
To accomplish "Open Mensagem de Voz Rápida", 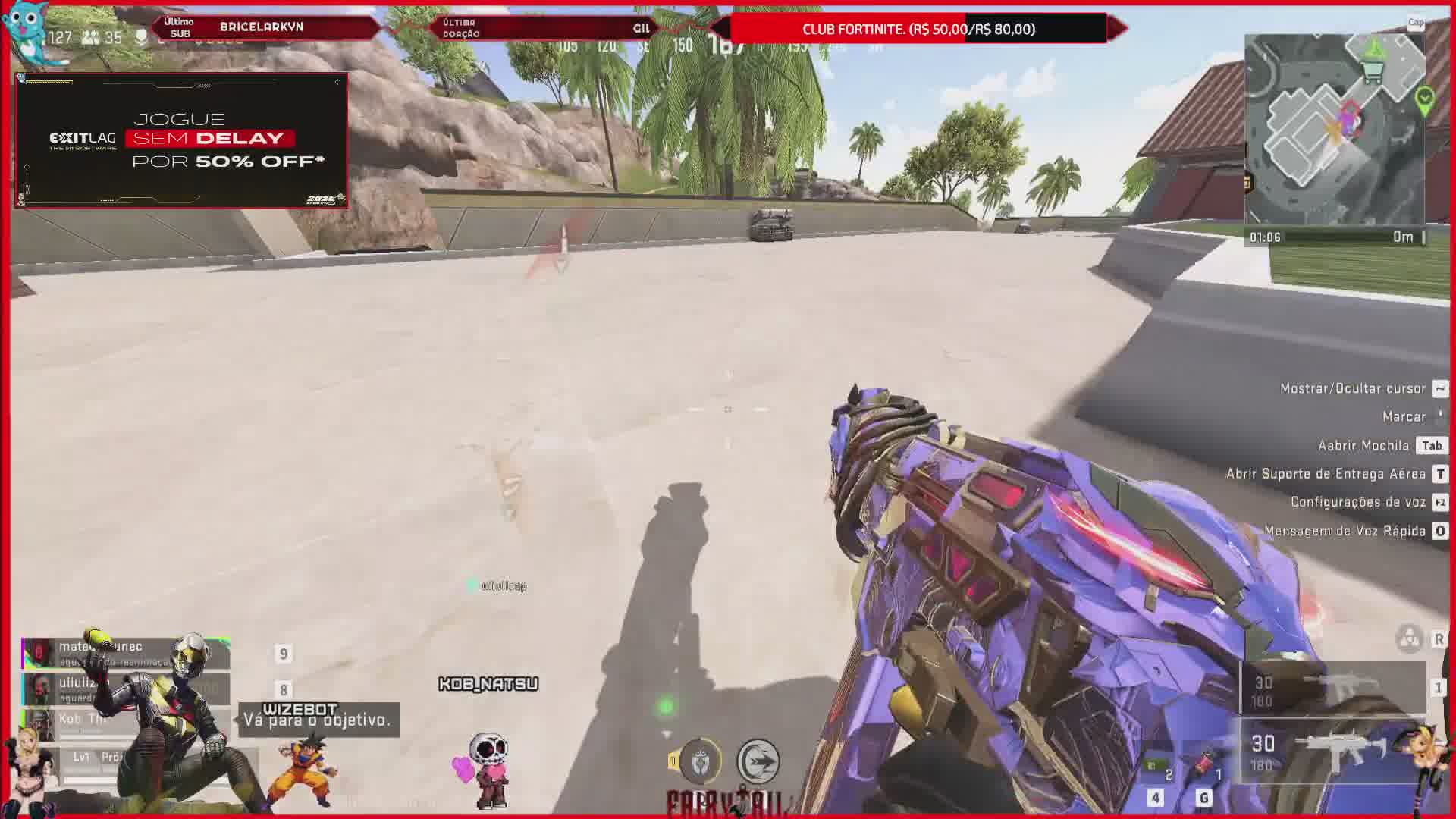I will (1345, 531).
